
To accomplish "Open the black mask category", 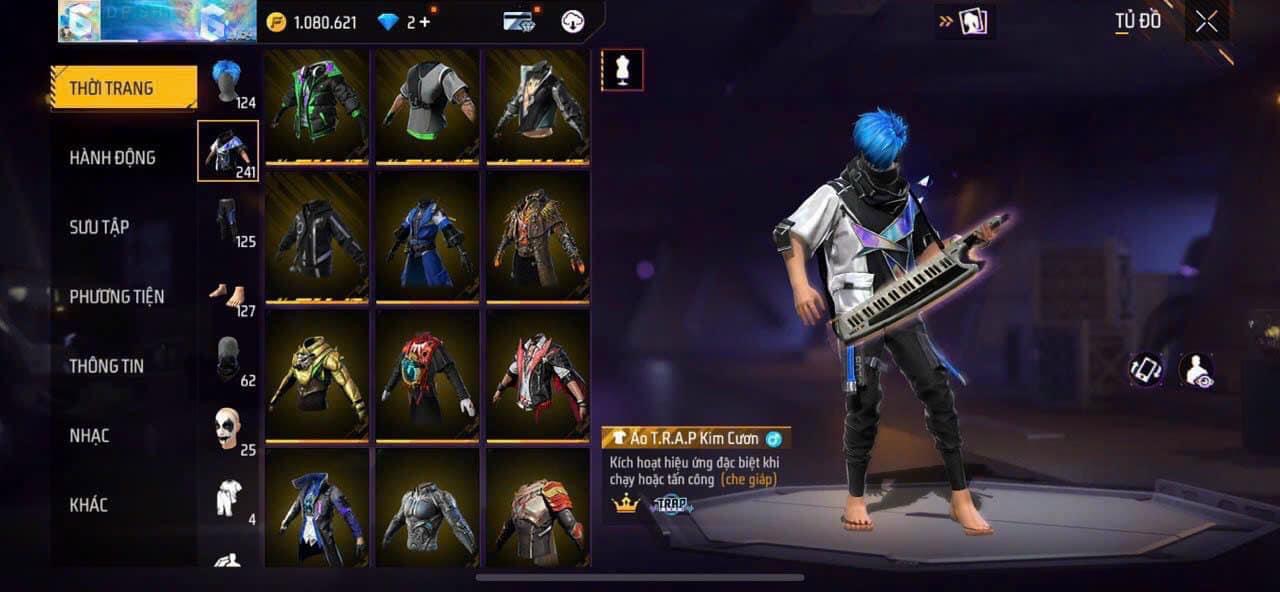I will coord(228,360).
